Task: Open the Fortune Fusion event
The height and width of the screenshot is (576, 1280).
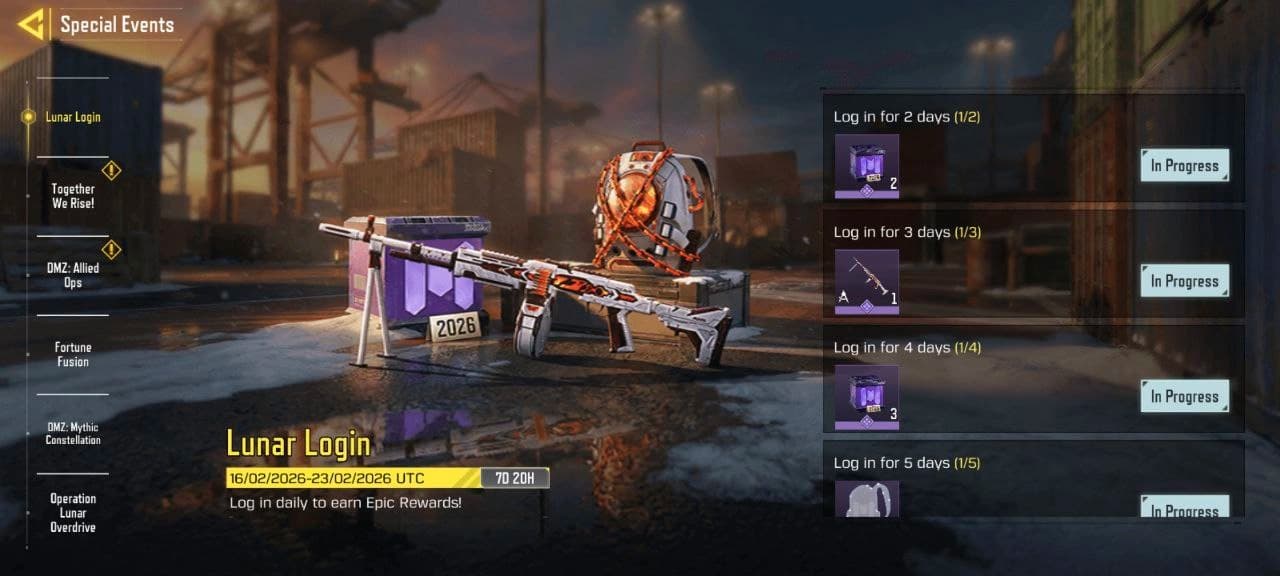Action: tap(73, 354)
